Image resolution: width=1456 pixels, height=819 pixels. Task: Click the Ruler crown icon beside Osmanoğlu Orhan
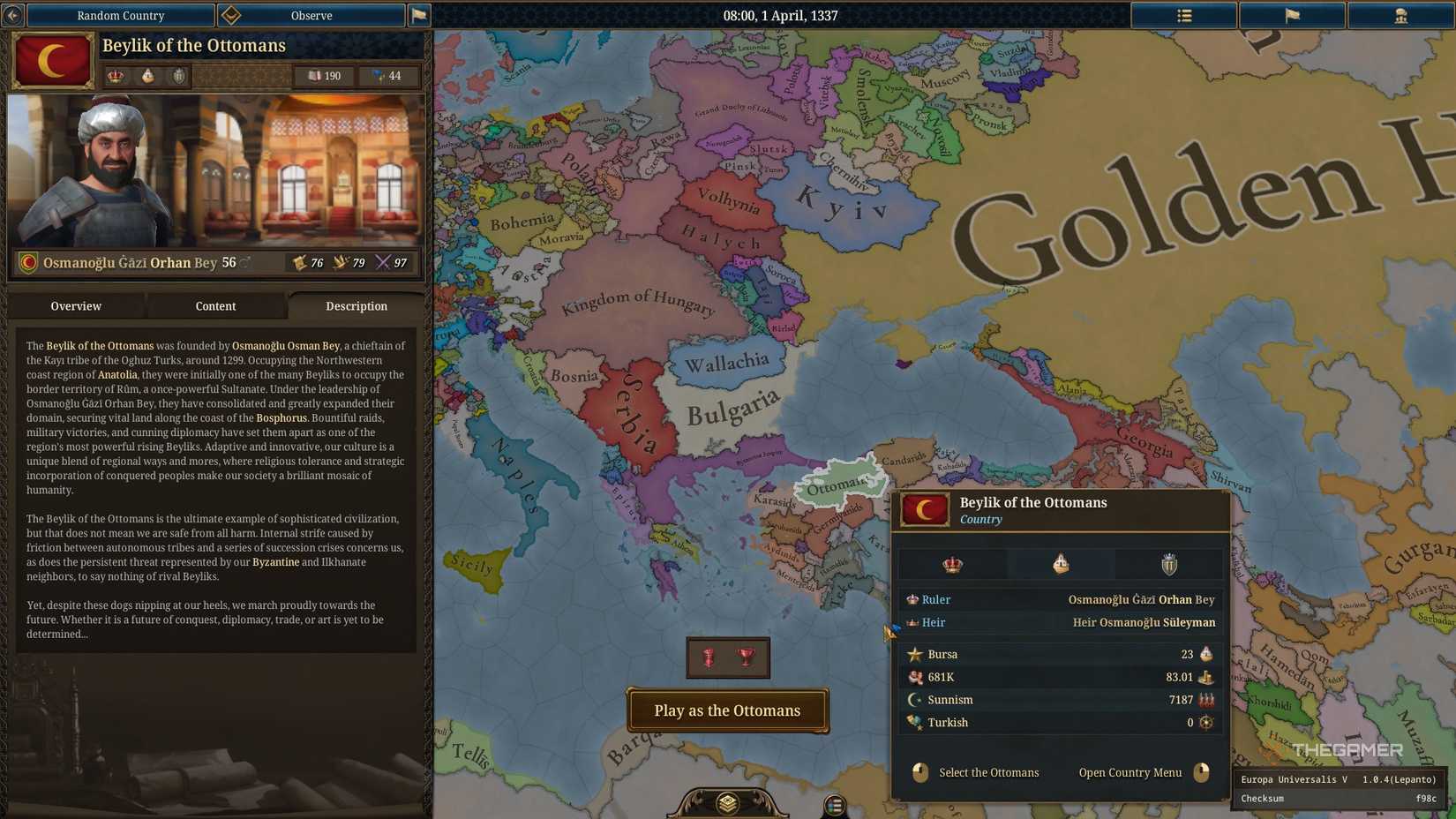(913, 599)
